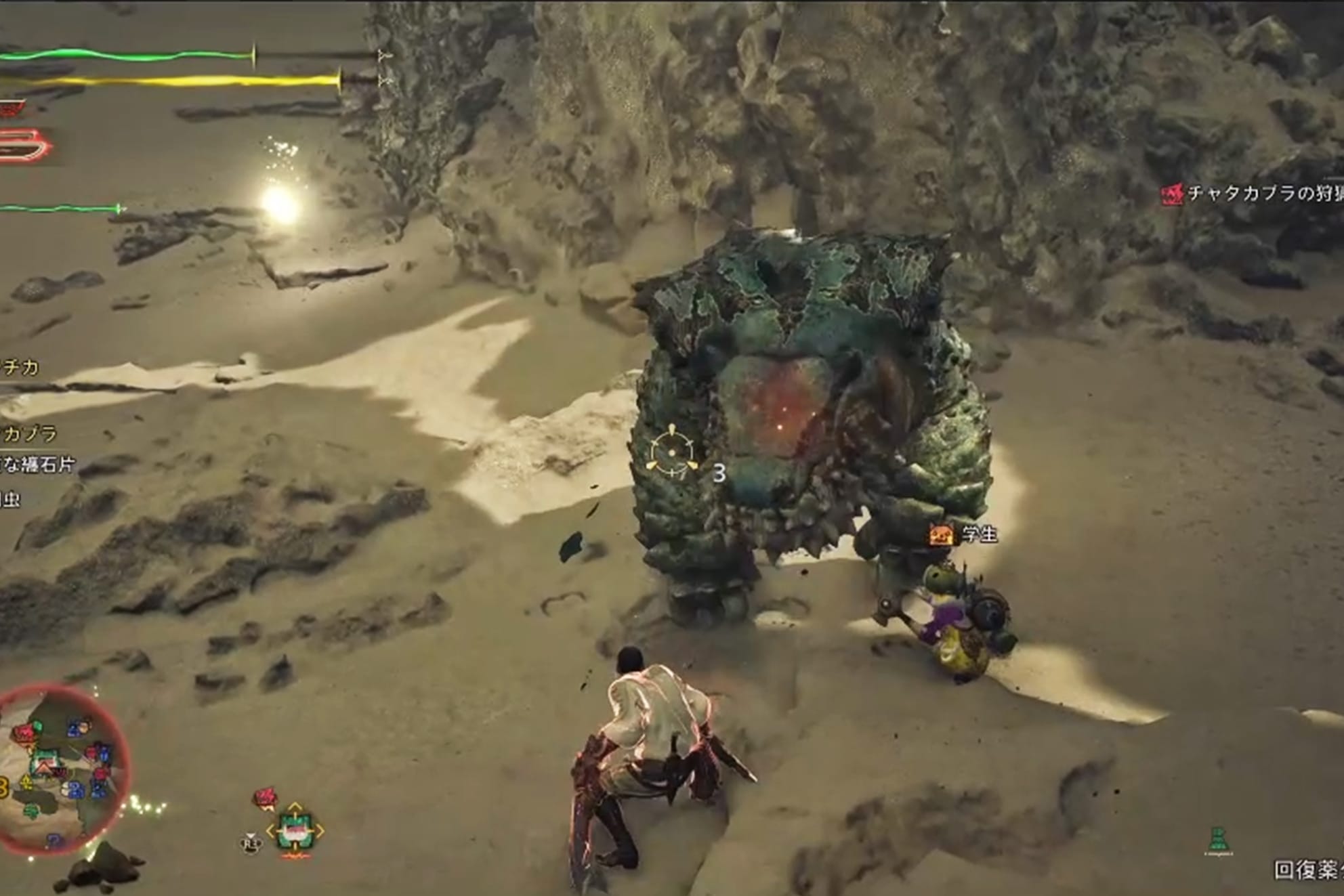Click the green monster target icon with arrows
Screen dimensions: 1344x896
295,832
